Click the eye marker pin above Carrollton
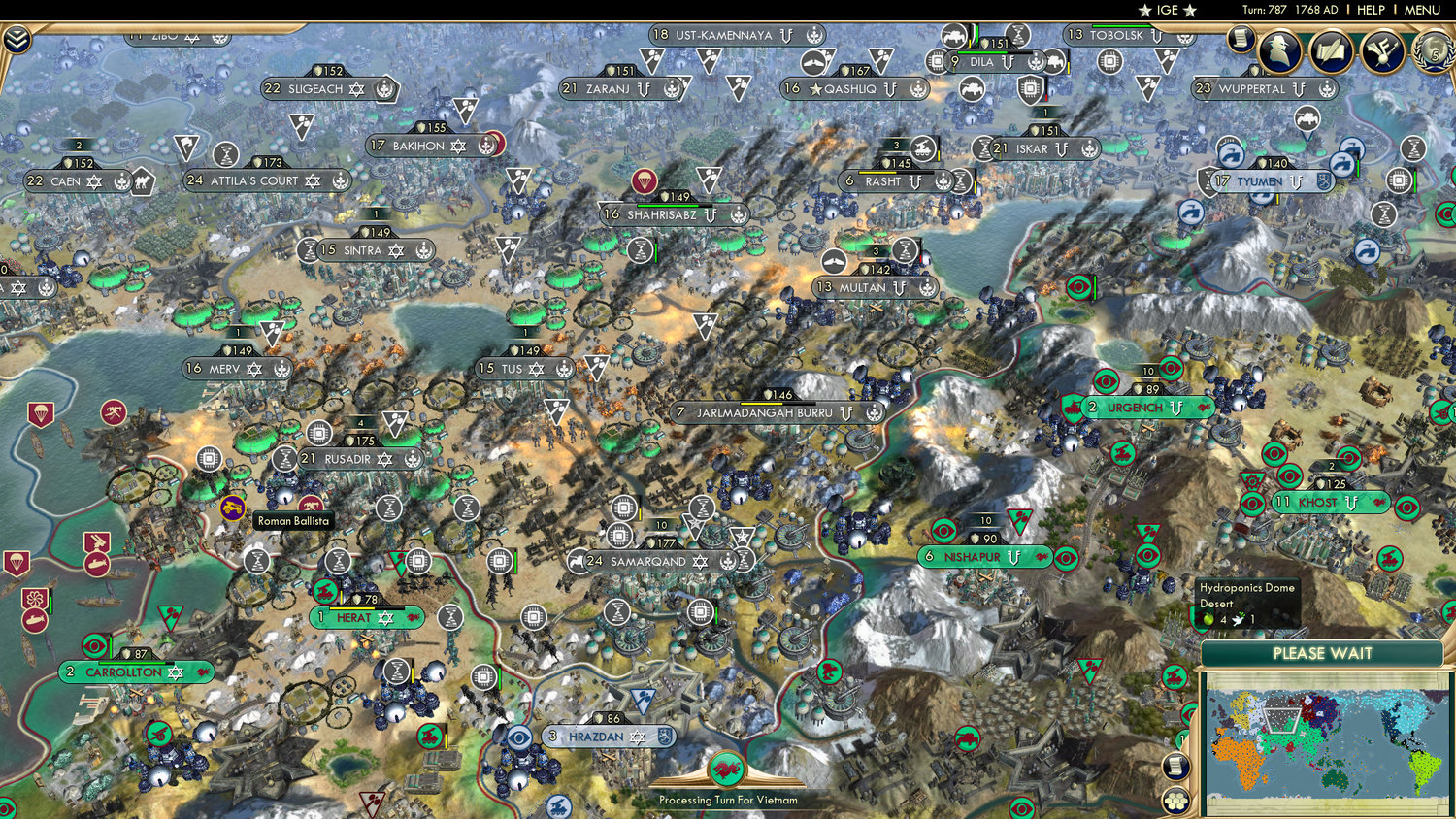 click(93, 642)
